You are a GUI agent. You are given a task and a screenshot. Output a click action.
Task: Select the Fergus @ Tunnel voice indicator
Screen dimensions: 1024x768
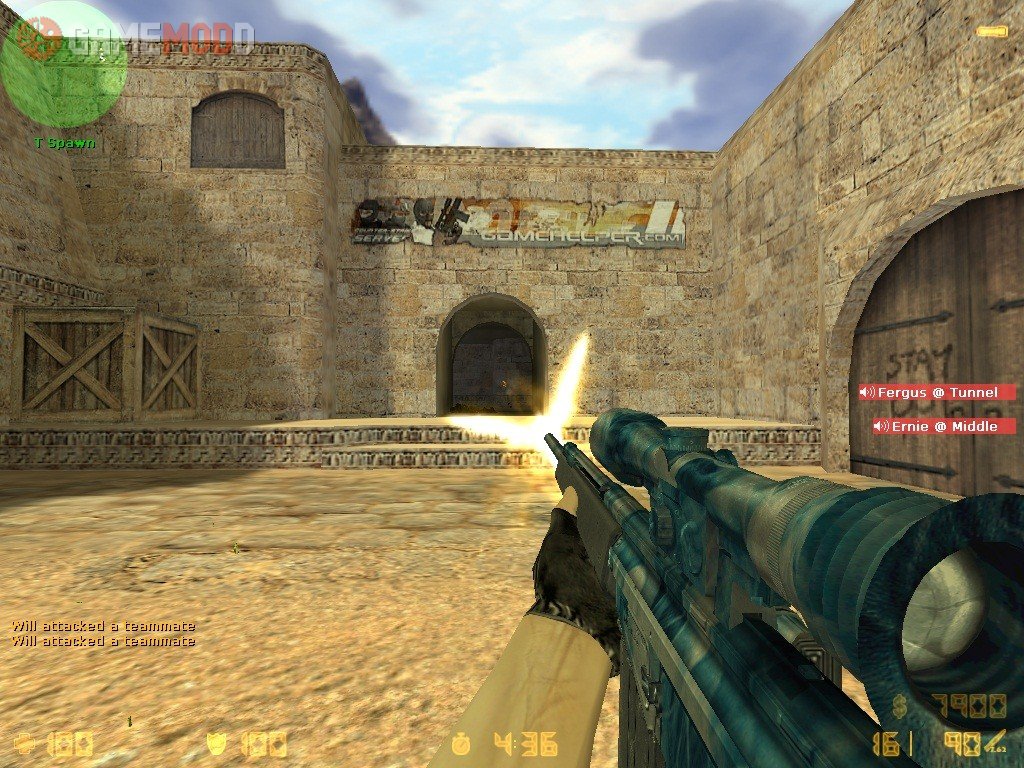[936, 392]
